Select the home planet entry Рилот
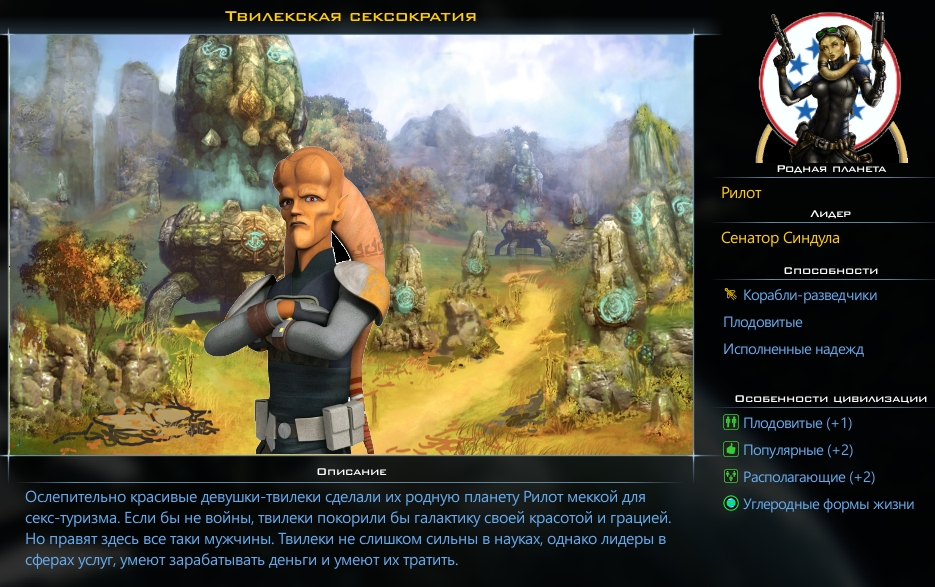 pos(741,193)
